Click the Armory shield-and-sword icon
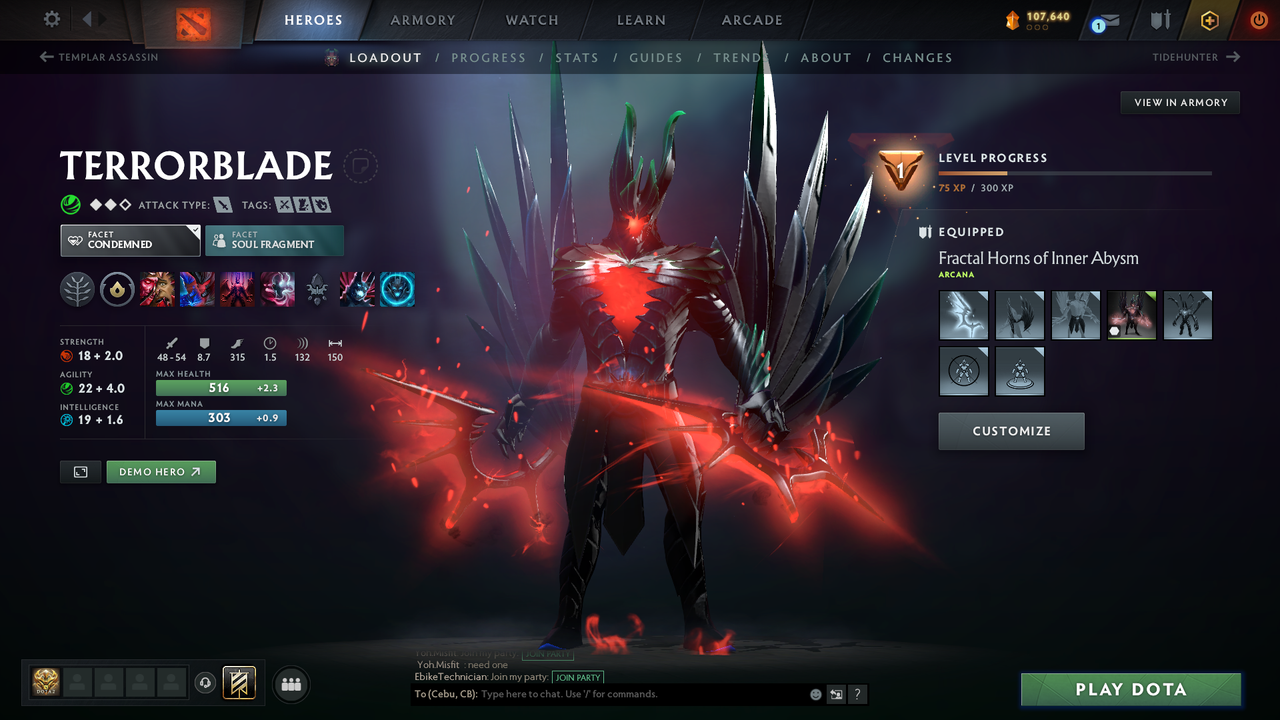The width and height of the screenshot is (1280, 720). [x=1158, y=19]
